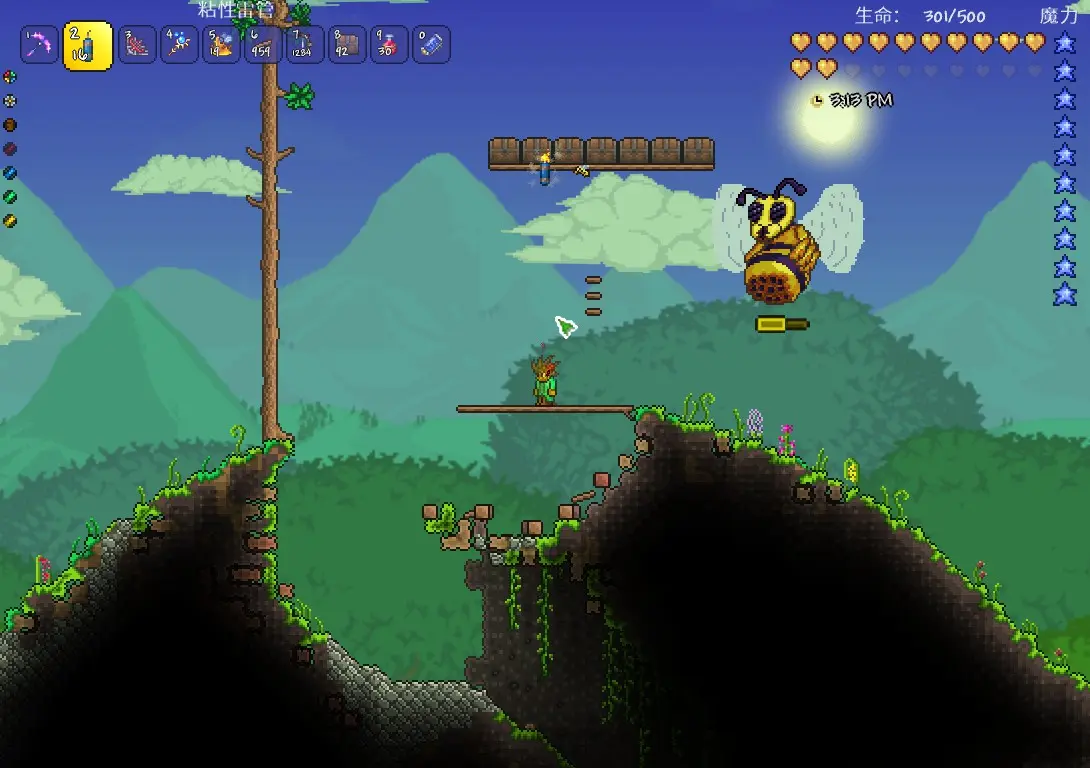Toggle the green builder icon

coord(10,197)
